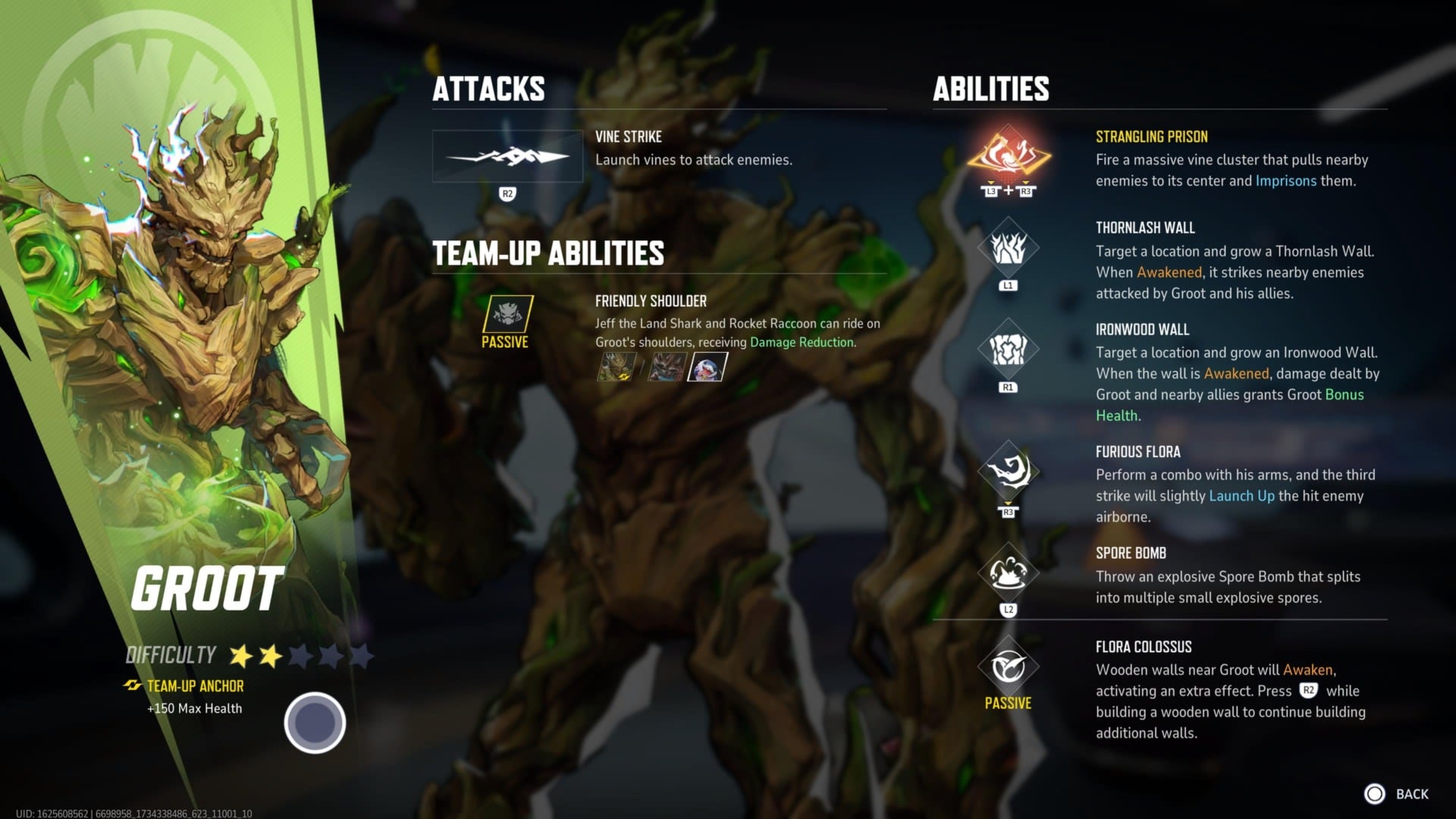
Task: Click the circular button below the difficulty stars
Action: 314,723
